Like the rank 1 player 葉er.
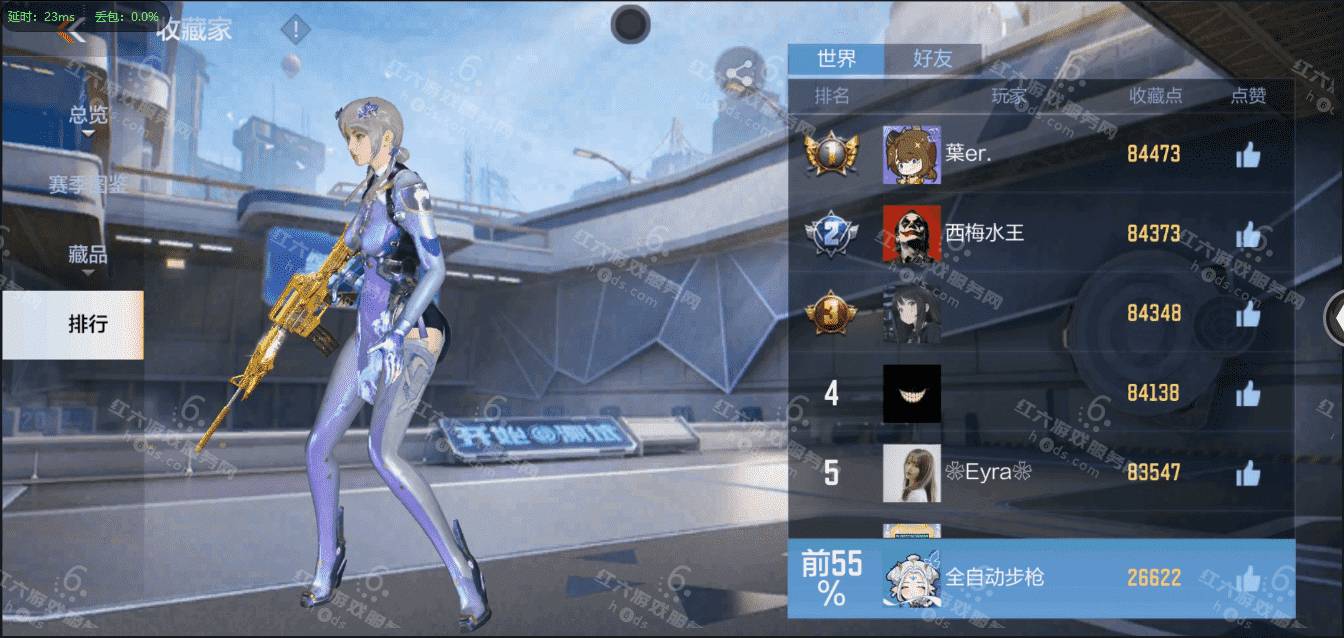Image resolution: width=1344 pixels, height=638 pixels. 1247,155
